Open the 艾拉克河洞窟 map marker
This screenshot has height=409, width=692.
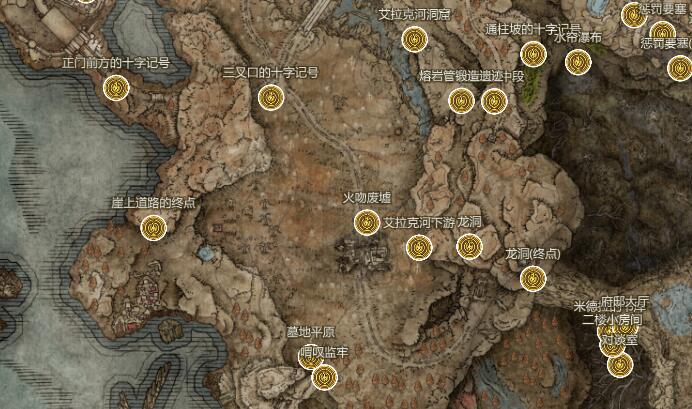pos(414,40)
